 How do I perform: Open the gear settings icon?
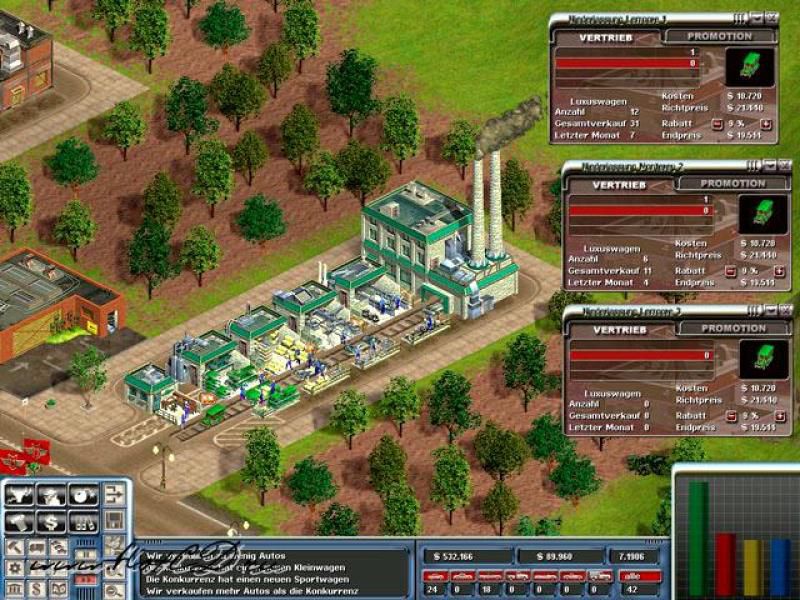pos(15,568)
